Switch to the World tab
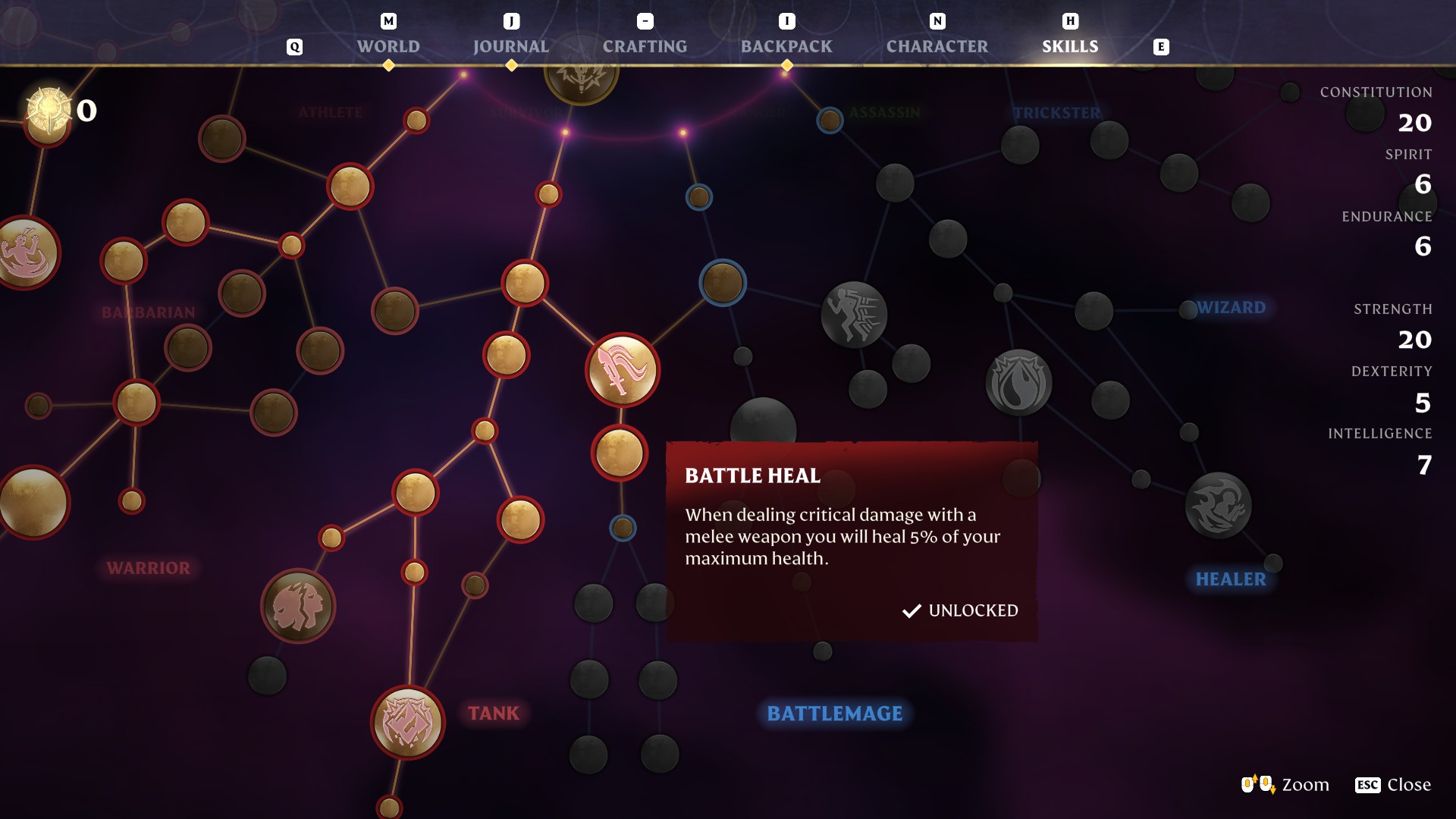1456x819 pixels. click(388, 46)
